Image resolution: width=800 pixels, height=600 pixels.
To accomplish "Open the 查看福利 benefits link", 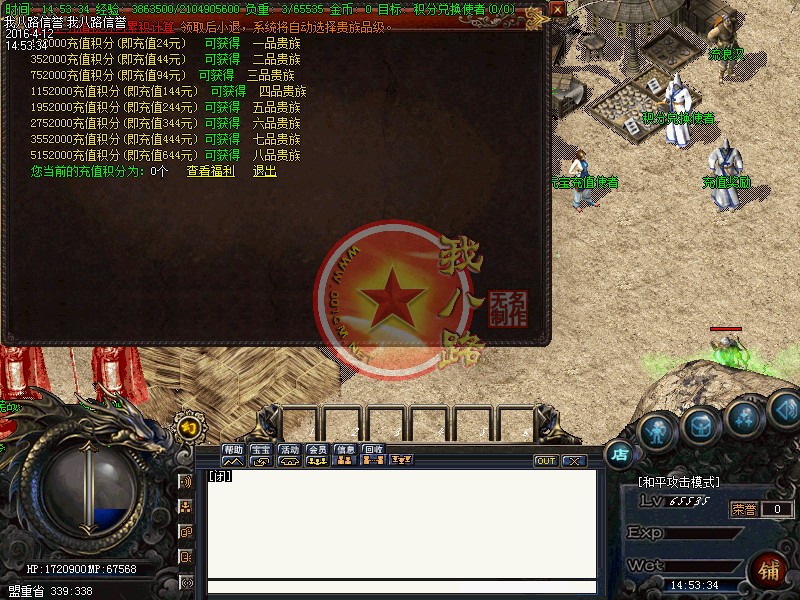I will 210,171.
